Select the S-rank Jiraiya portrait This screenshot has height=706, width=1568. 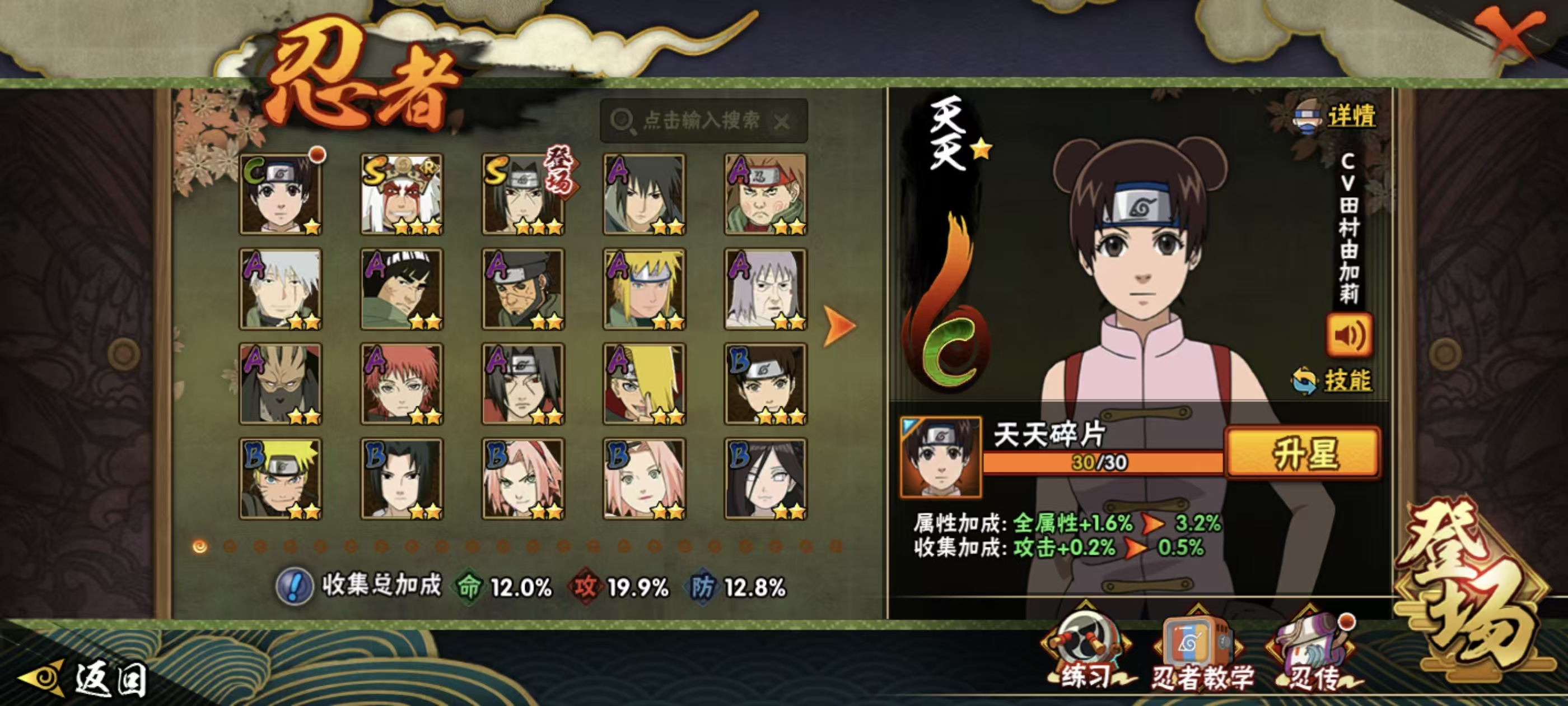(402, 194)
